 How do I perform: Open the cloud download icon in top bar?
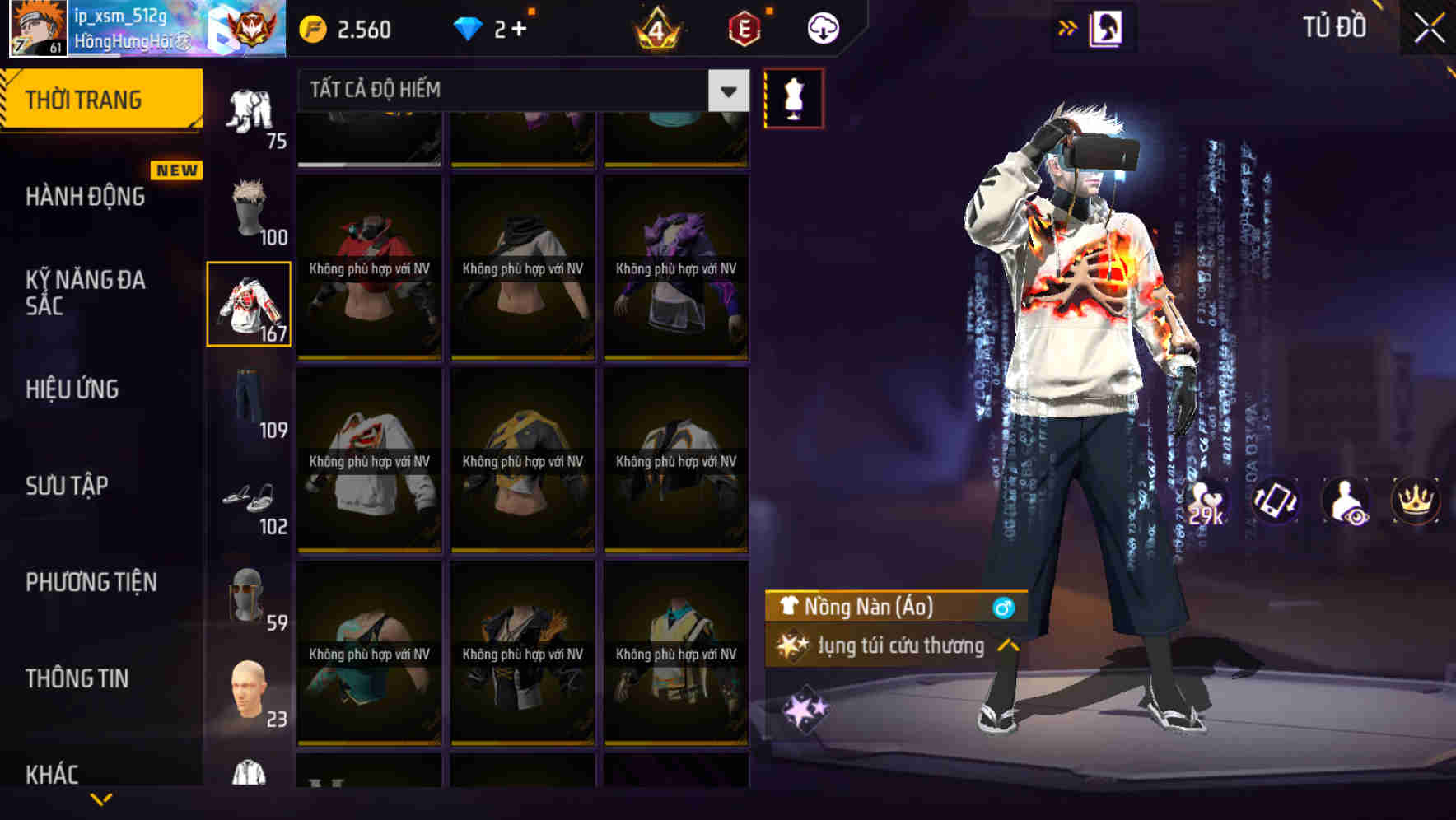click(x=822, y=27)
